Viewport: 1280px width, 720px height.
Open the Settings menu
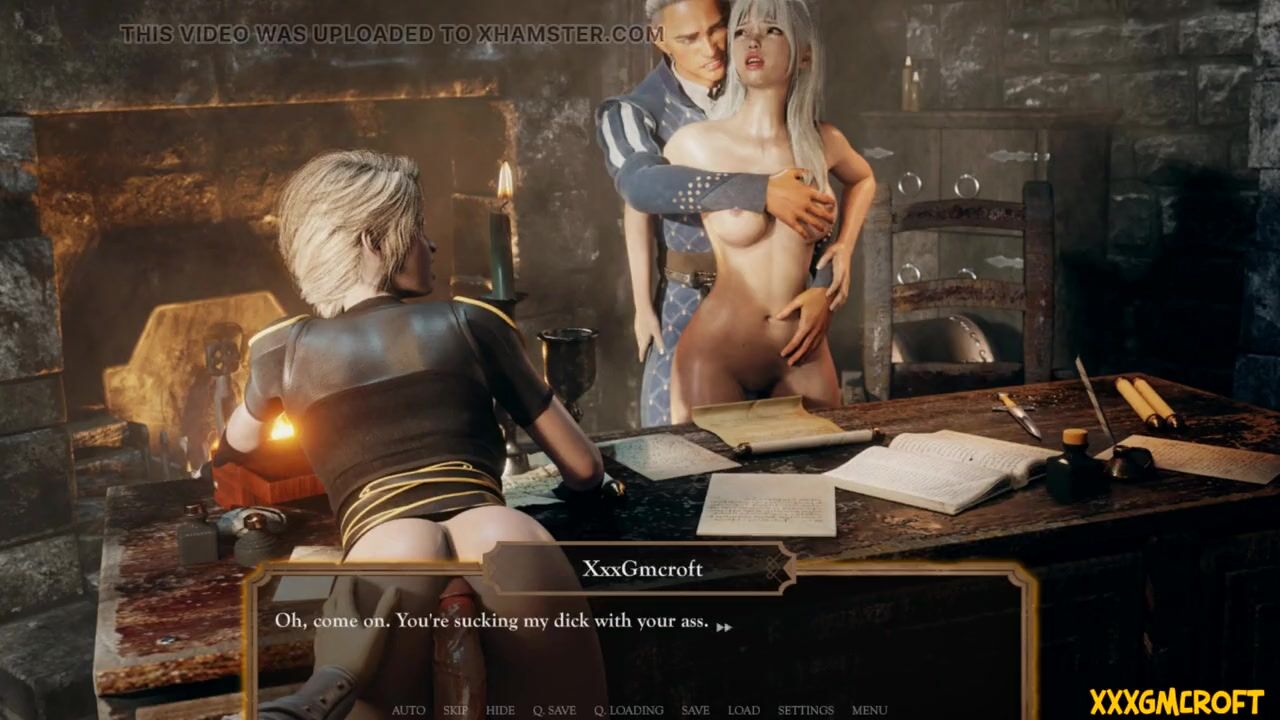805,710
